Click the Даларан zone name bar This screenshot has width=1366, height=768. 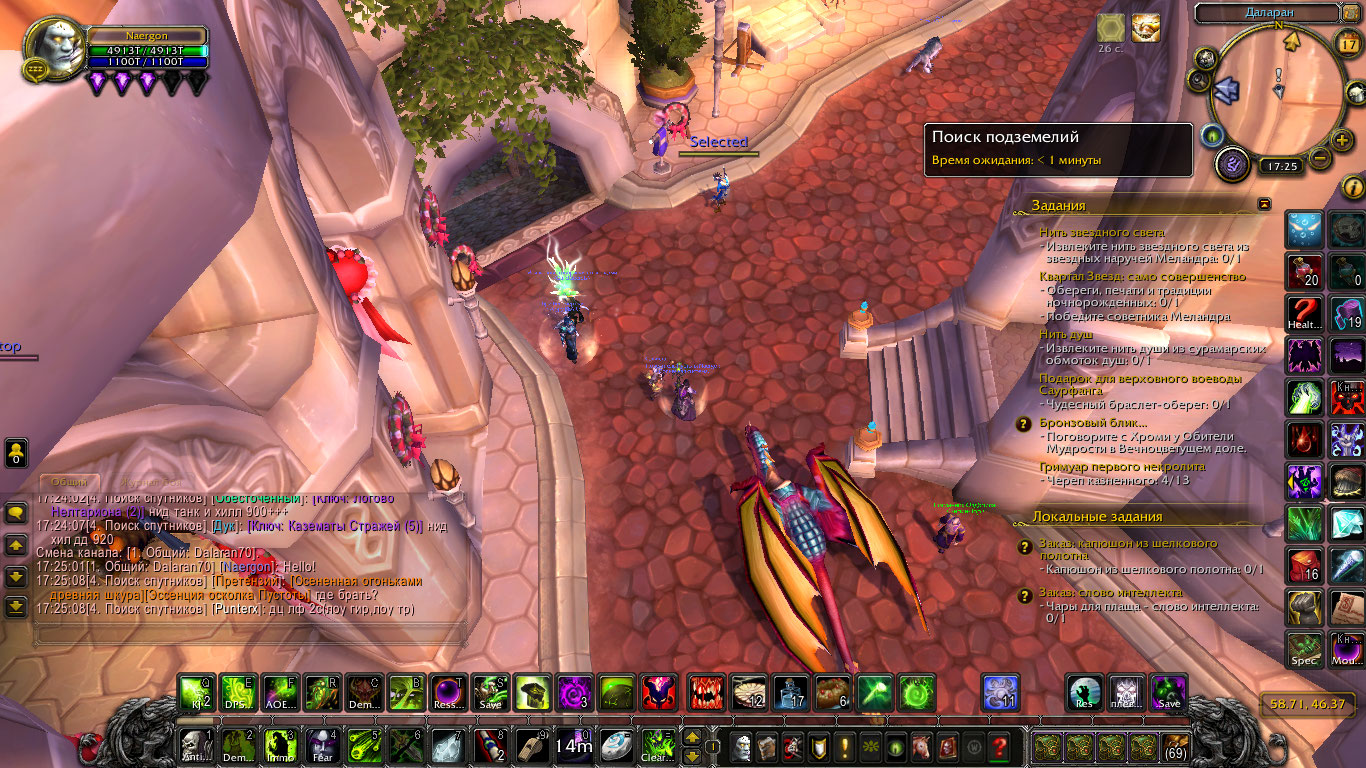pos(1267,13)
